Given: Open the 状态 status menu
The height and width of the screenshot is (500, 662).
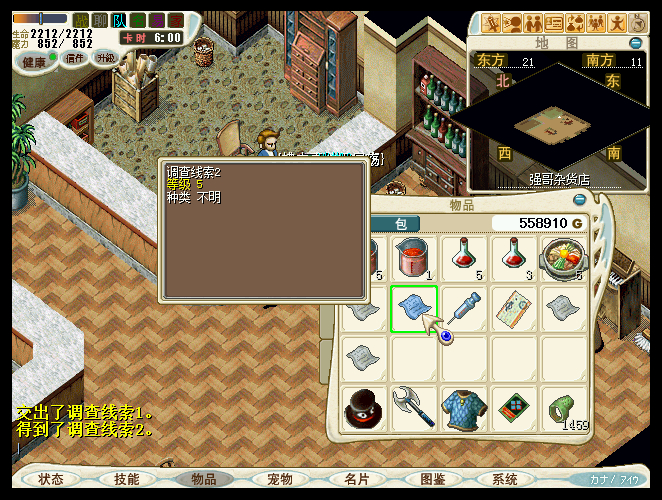Looking at the screenshot, I should [x=51, y=479].
